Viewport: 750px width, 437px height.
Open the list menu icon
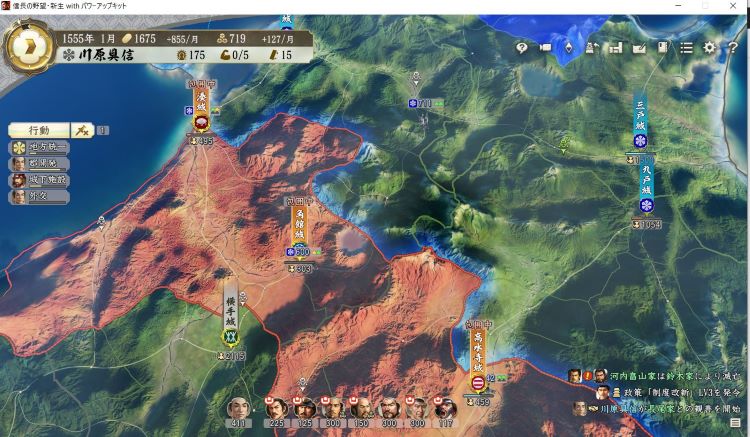pos(686,47)
